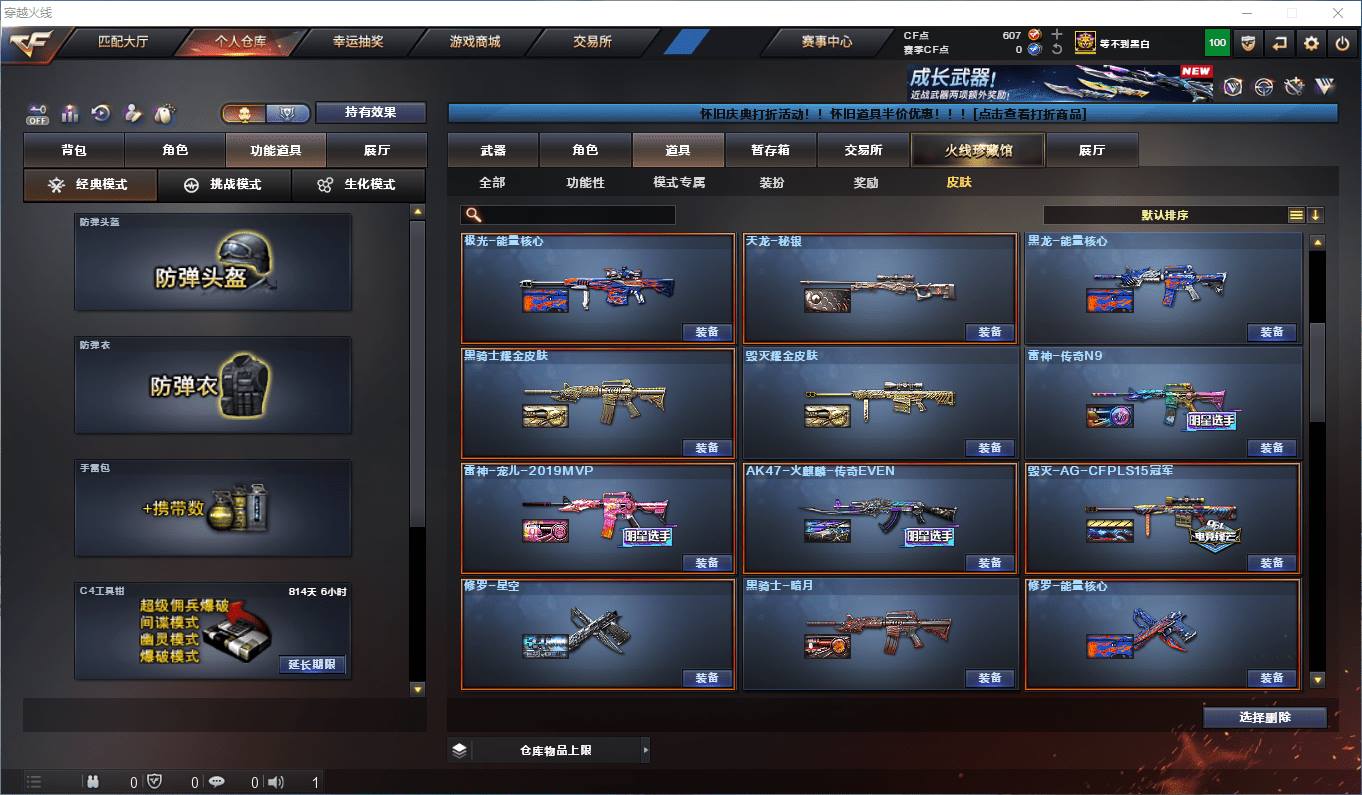Screen dimensions: 1362x795
Task: Click the 选择删除 delete selection button
Action: pos(1264,717)
